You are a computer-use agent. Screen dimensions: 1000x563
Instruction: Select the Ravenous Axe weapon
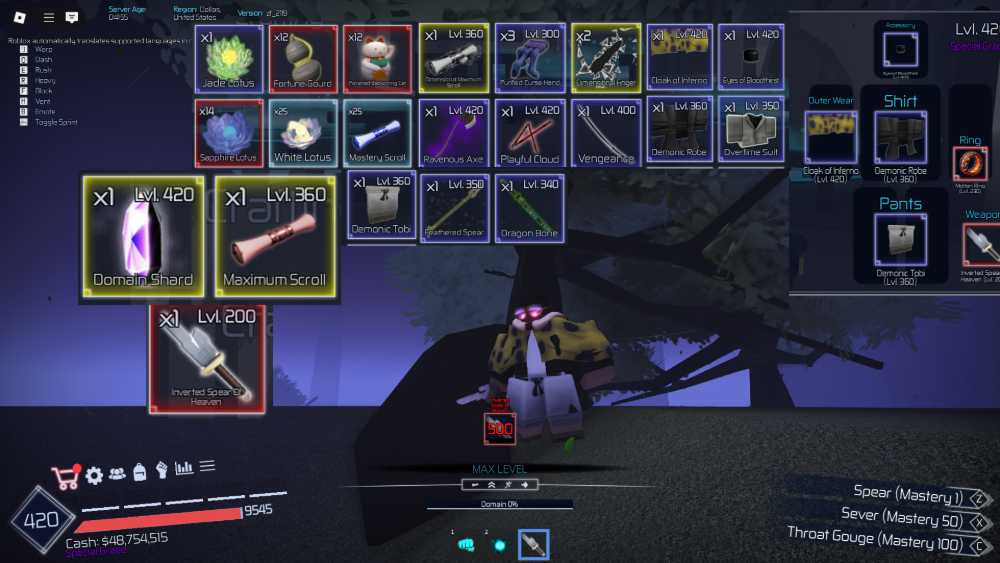click(x=453, y=132)
